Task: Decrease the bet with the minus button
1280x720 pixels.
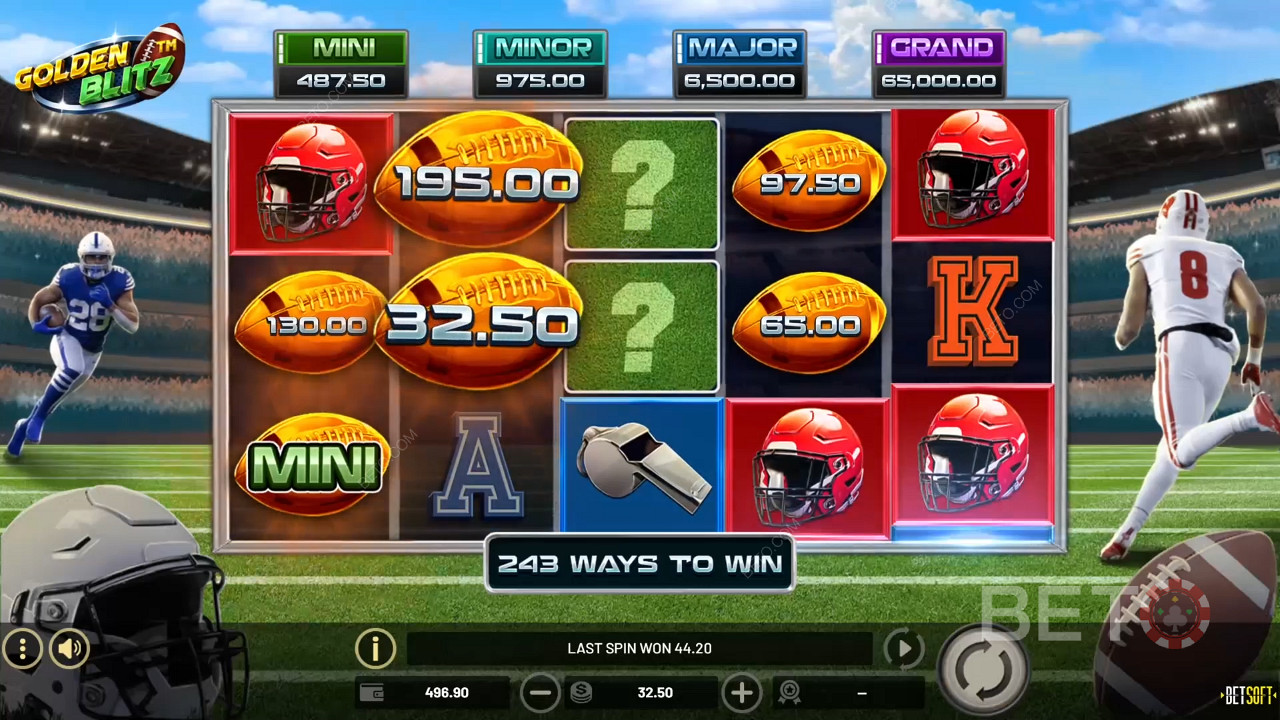Action: (x=540, y=692)
